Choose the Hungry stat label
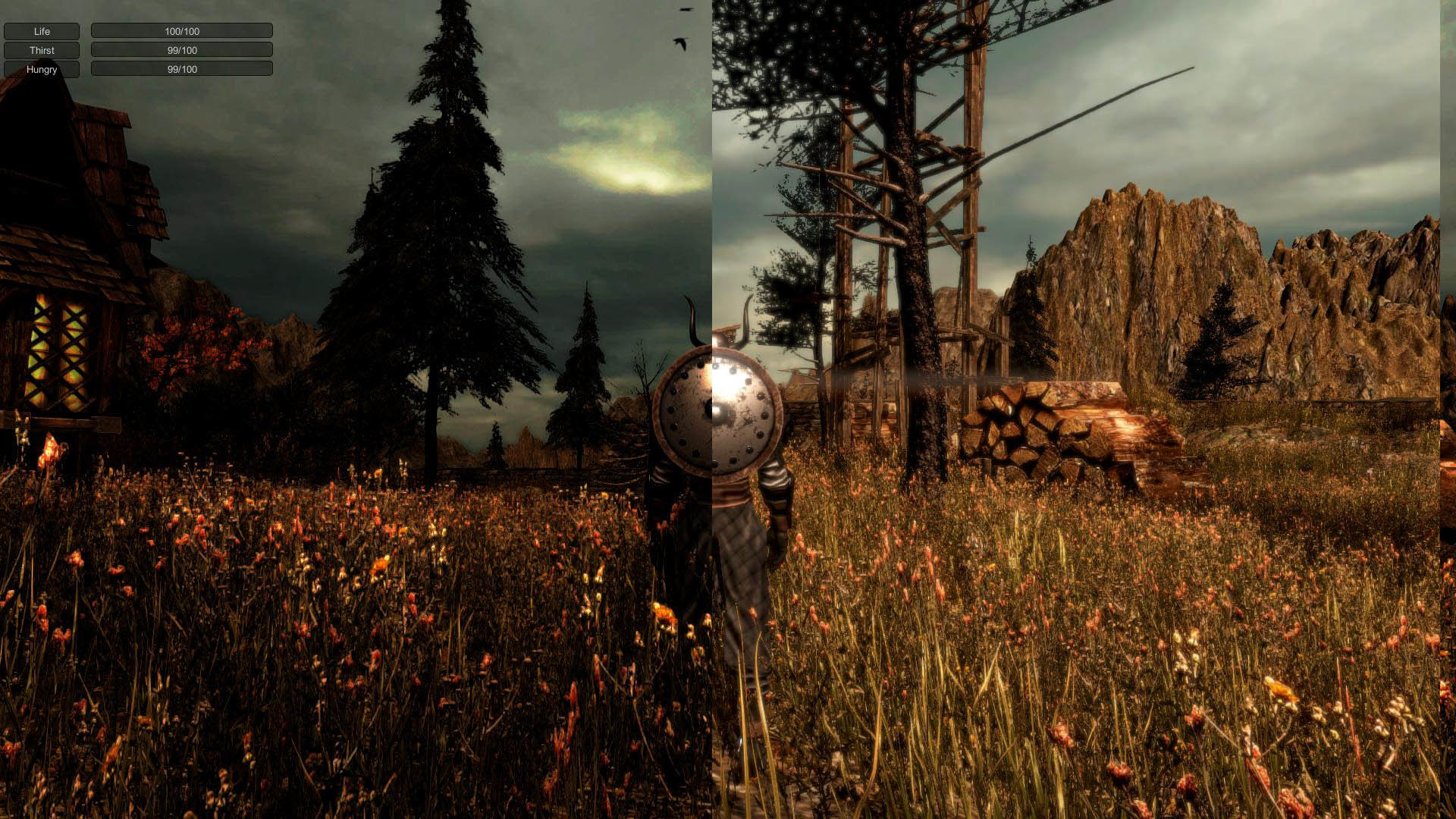Image resolution: width=1456 pixels, height=819 pixels. (42, 69)
